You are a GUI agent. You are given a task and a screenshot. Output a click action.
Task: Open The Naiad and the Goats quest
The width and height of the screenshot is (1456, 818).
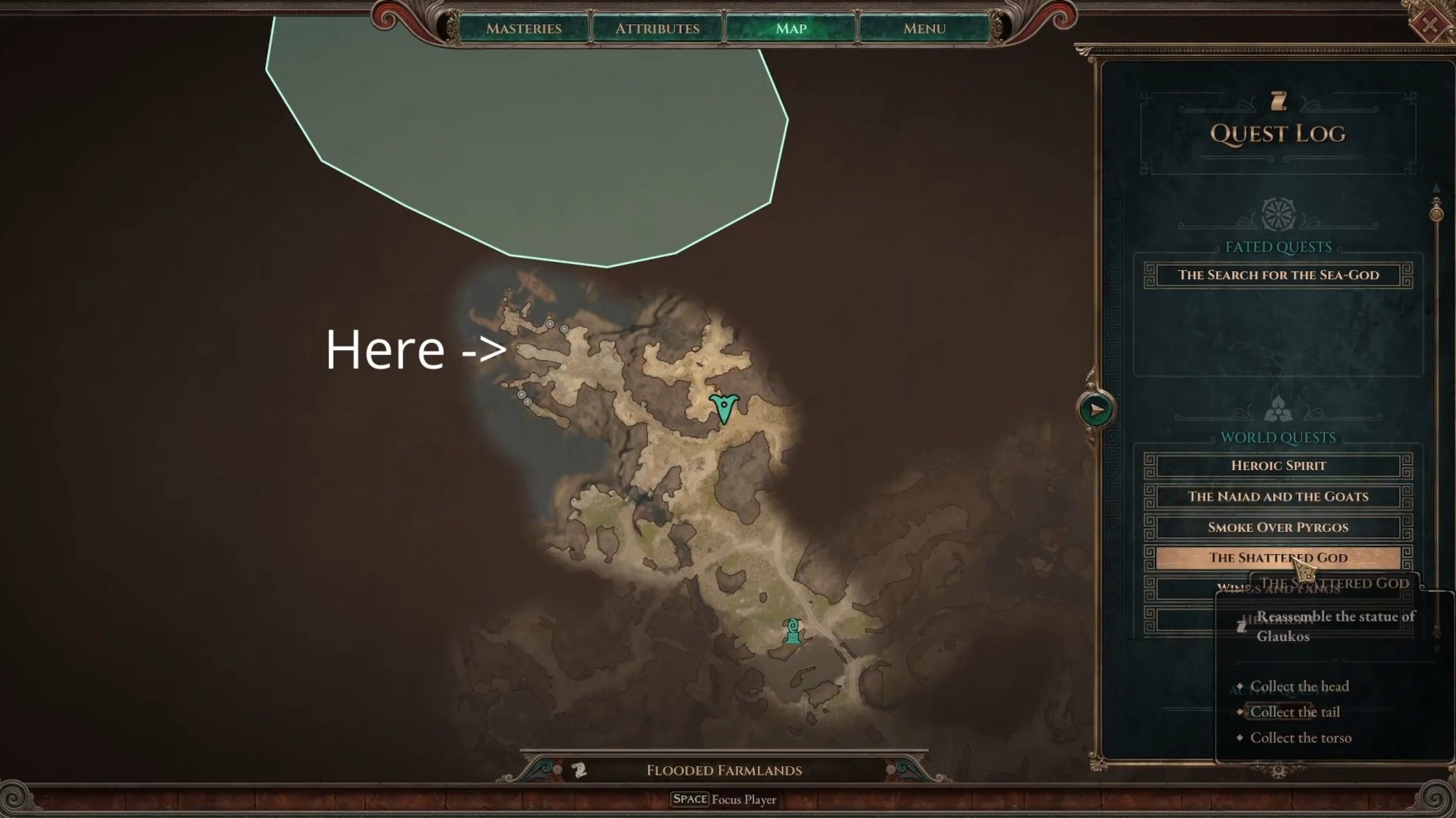click(1278, 496)
